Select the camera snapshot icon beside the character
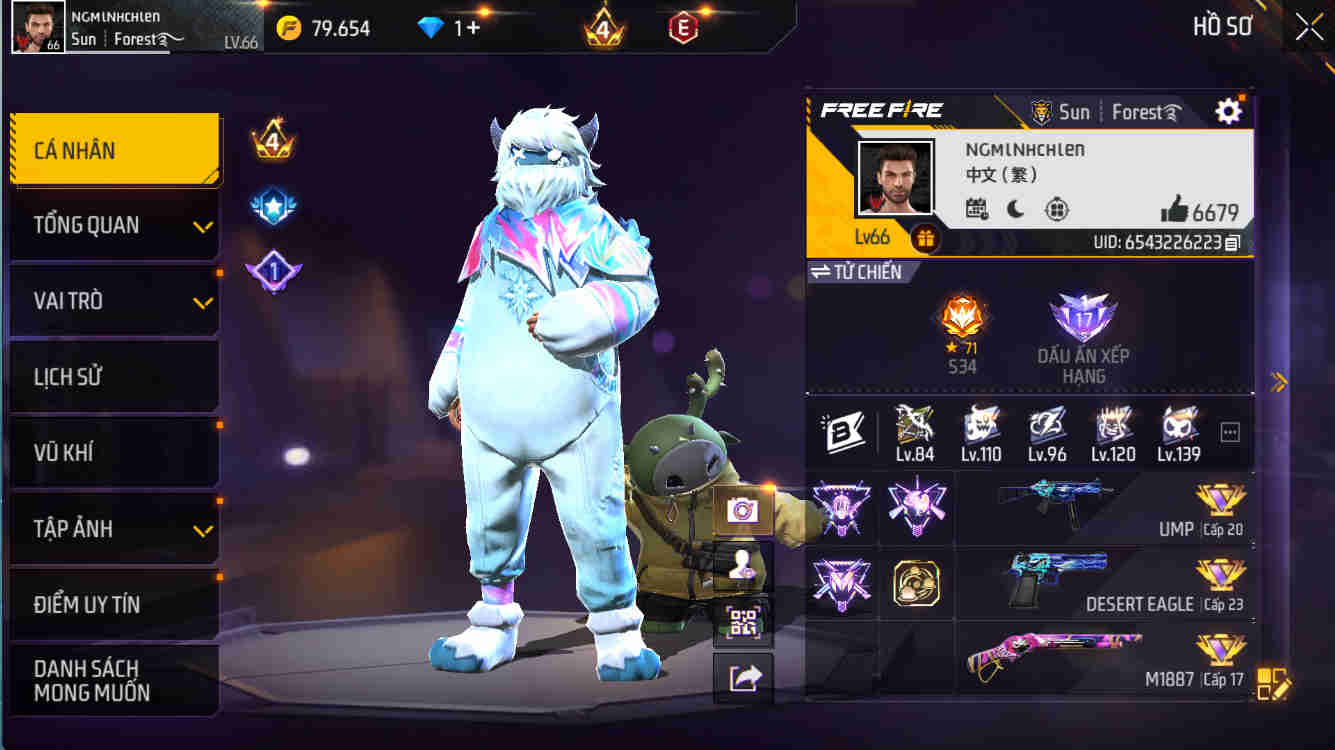Screen dimensions: 1335x750 [x=744, y=510]
